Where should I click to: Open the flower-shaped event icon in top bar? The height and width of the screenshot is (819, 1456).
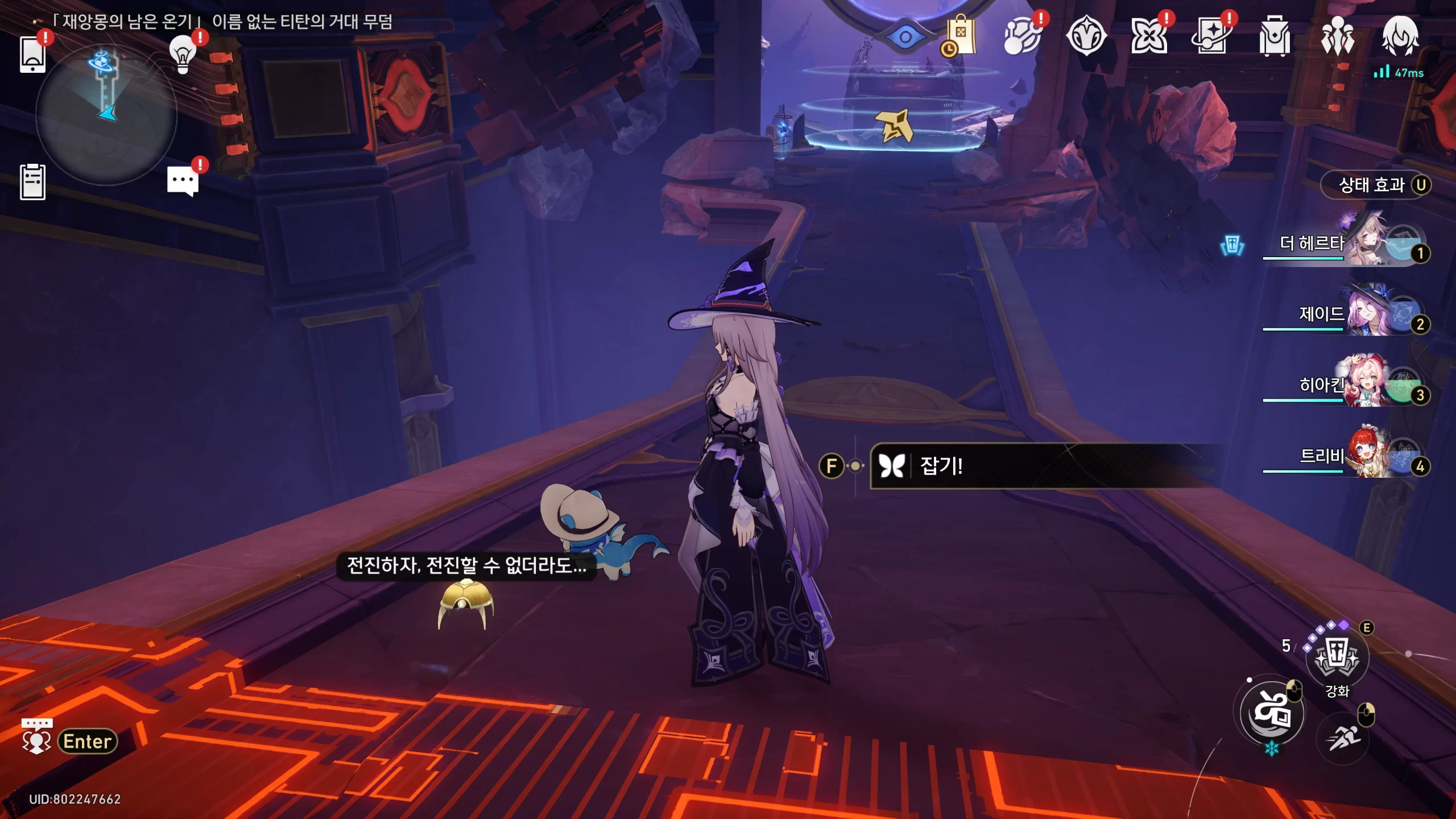(x=1149, y=36)
